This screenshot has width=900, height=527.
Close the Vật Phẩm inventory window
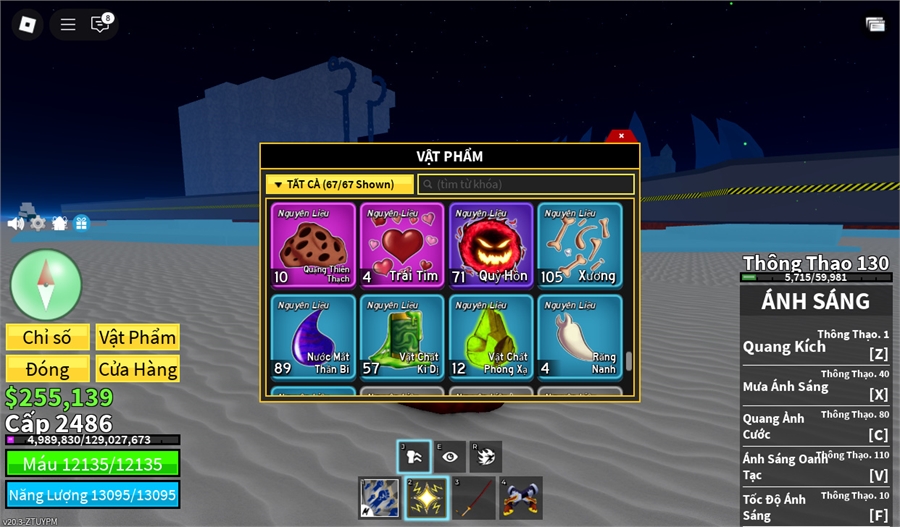(621, 136)
